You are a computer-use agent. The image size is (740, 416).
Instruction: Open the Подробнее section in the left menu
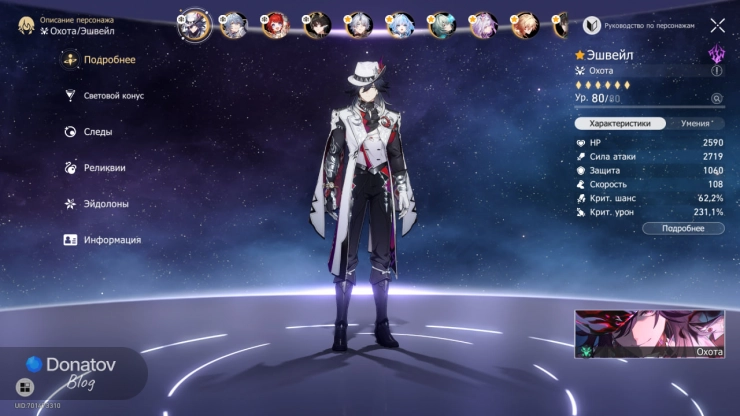(x=109, y=60)
